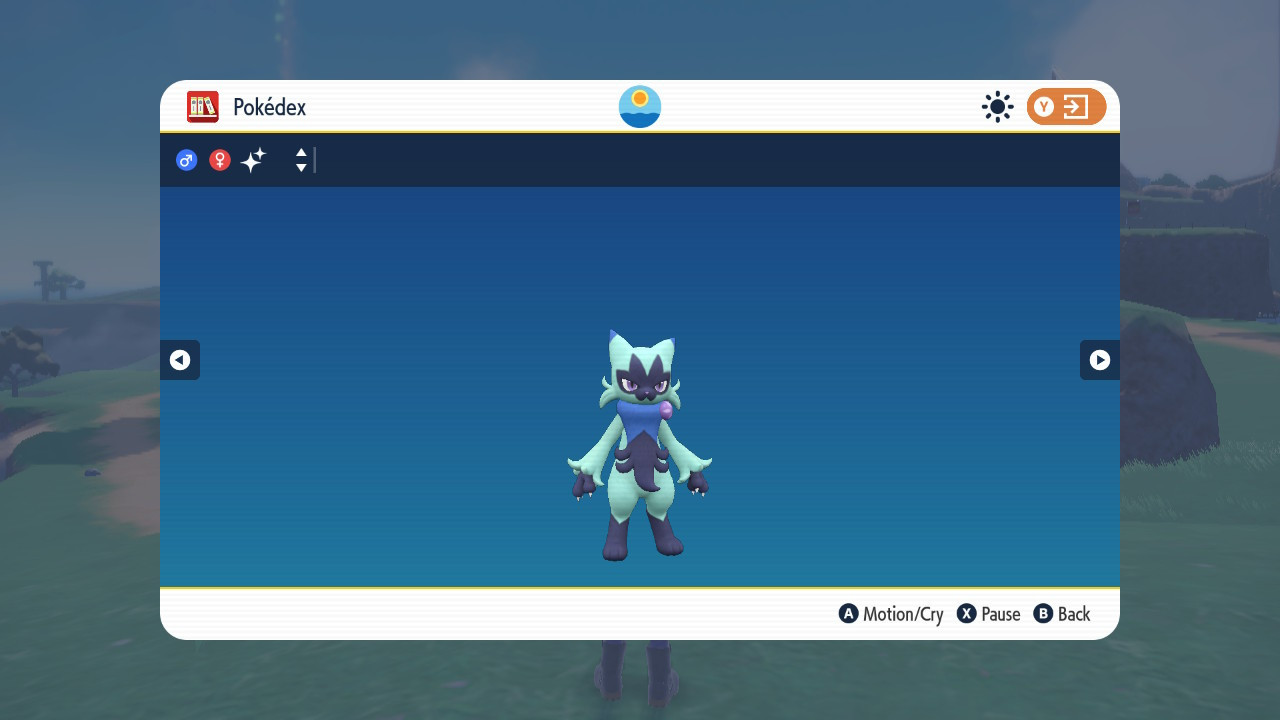Image resolution: width=1280 pixels, height=720 pixels.
Task: Advance to the next Pokémon with the right arrow
Action: tap(1099, 360)
